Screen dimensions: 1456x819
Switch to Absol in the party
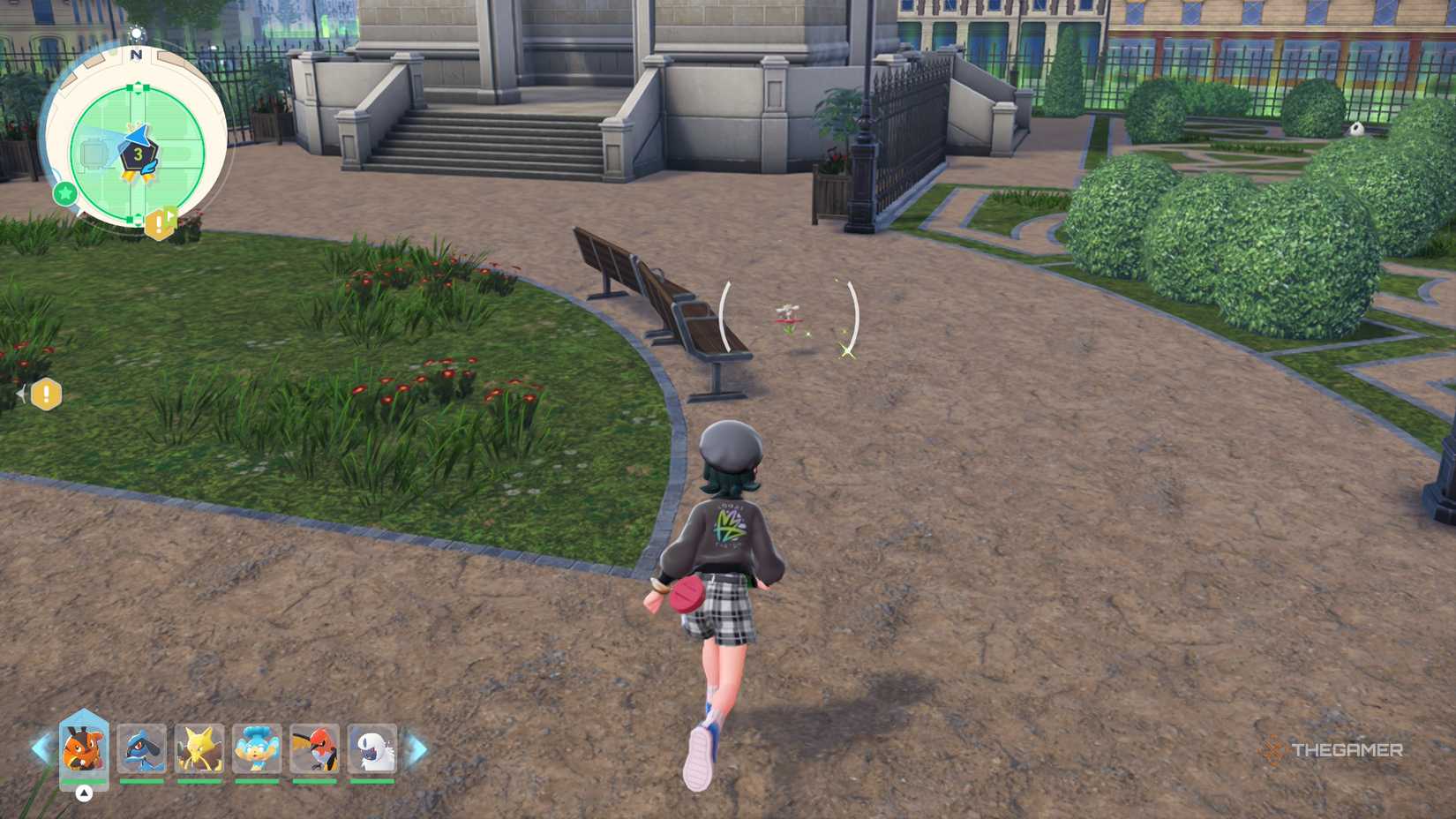pyautogui.click(x=372, y=748)
